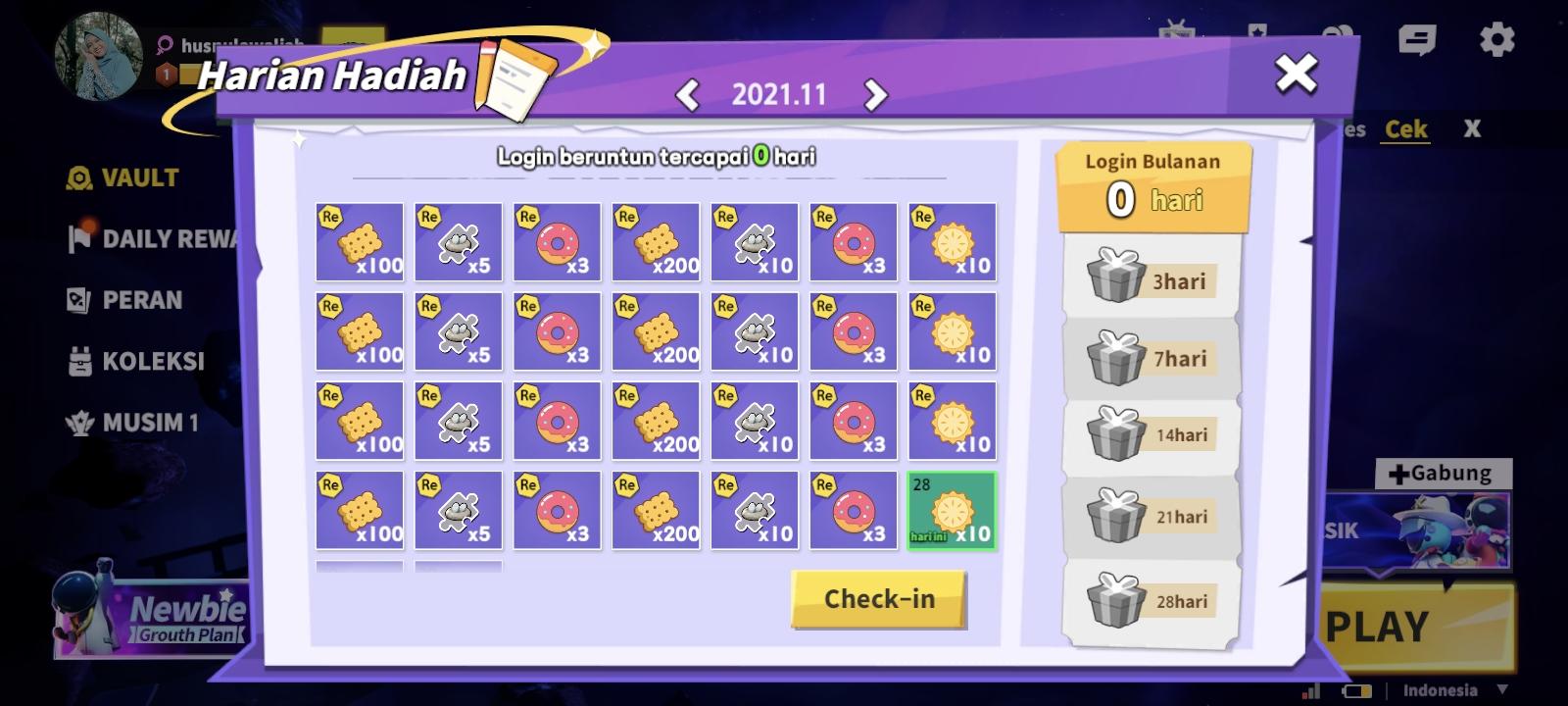The height and width of the screenshot is (706, 1568).
Task: Open the PERAN panel icon
Action: (77, 300)
